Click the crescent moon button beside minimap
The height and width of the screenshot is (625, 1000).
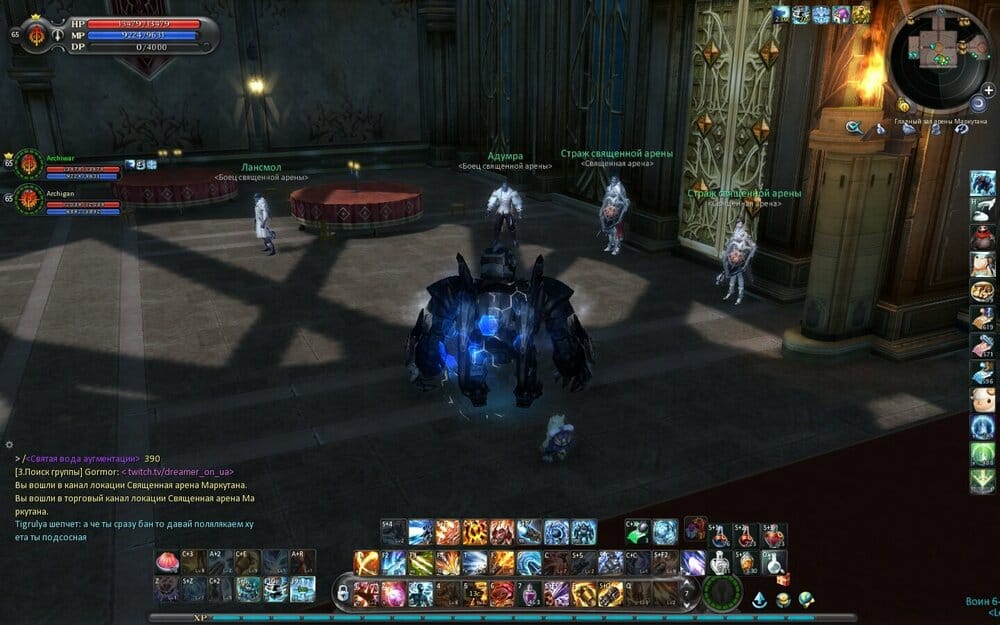977,105
